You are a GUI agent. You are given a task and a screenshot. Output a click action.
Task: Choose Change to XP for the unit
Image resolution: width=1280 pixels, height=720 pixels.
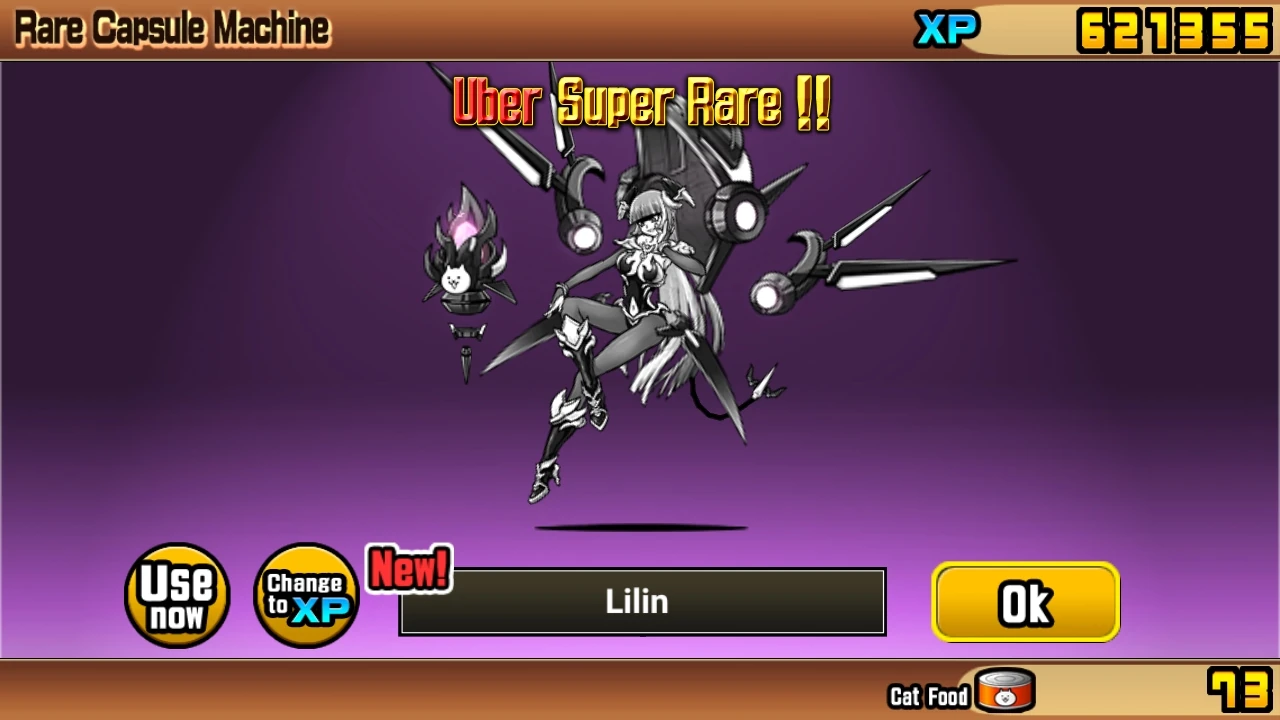coord(305,595)
